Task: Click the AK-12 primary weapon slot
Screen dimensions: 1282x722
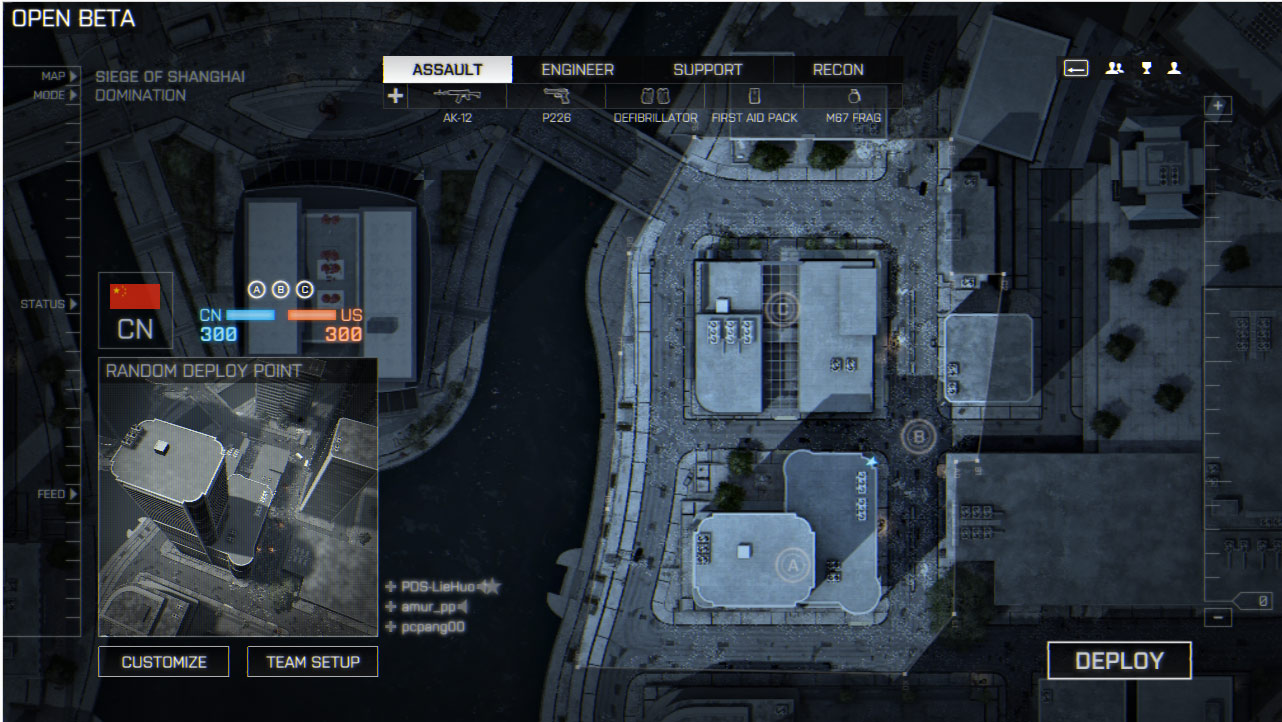Action: pos(457,97)
